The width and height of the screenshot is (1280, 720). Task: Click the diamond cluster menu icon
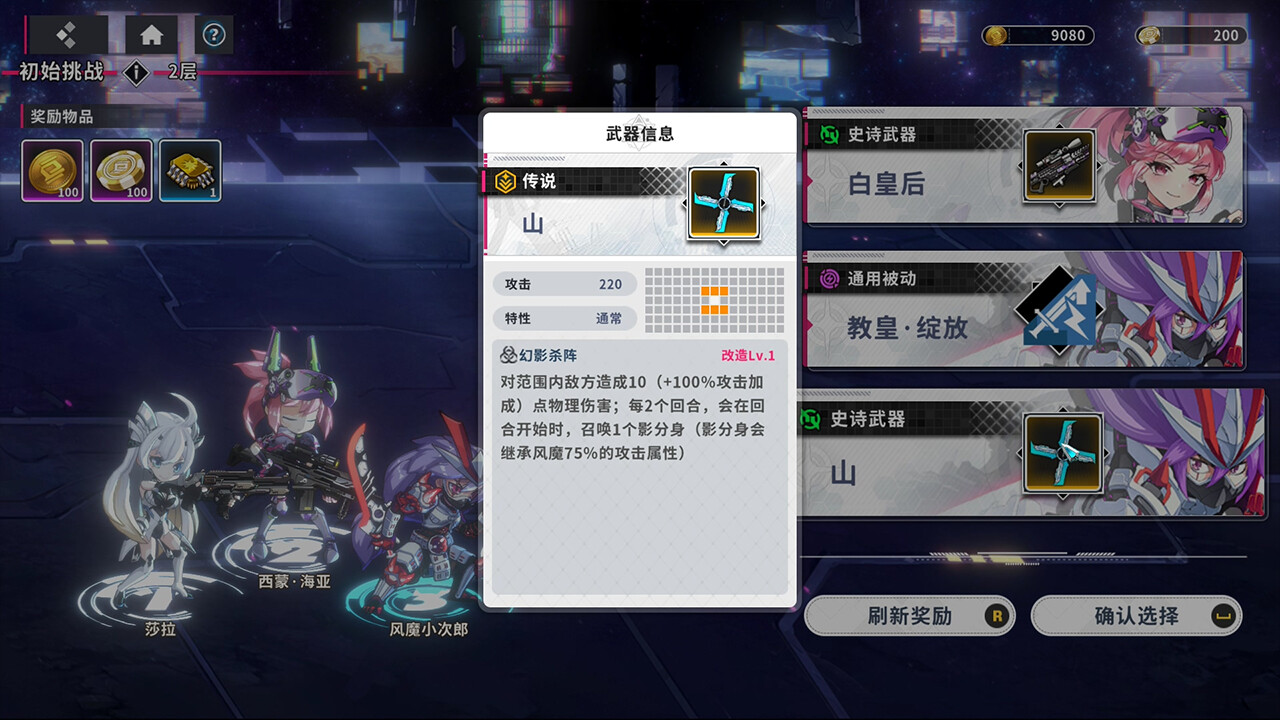67,35
